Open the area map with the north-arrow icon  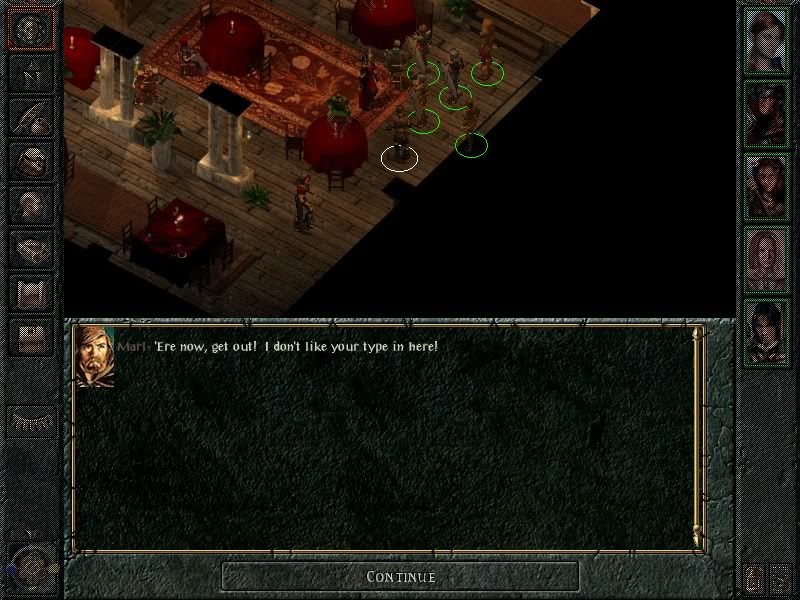click(x=31, y=73)
